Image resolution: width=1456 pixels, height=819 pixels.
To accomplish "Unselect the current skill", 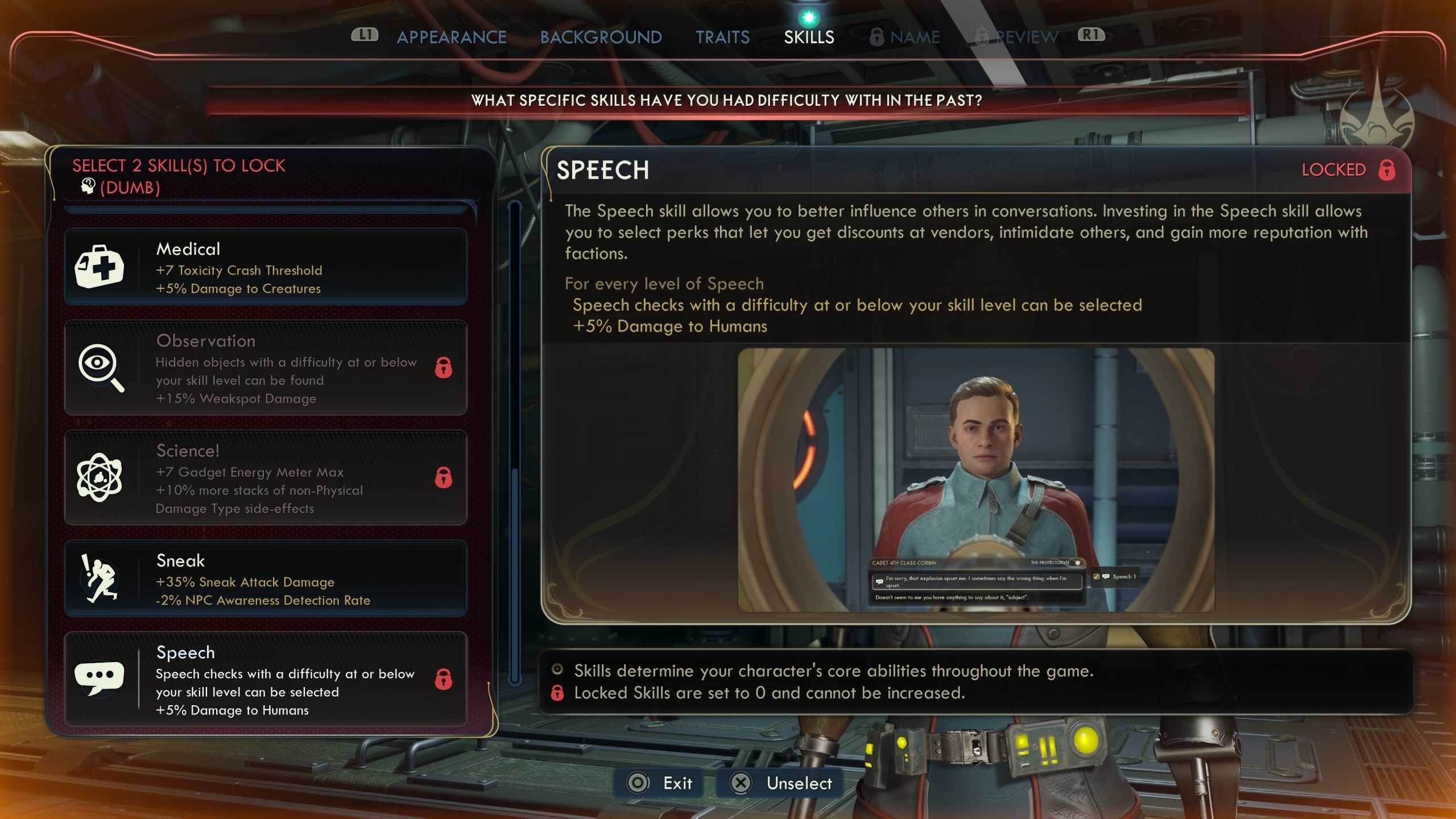I will click(781, 783).
